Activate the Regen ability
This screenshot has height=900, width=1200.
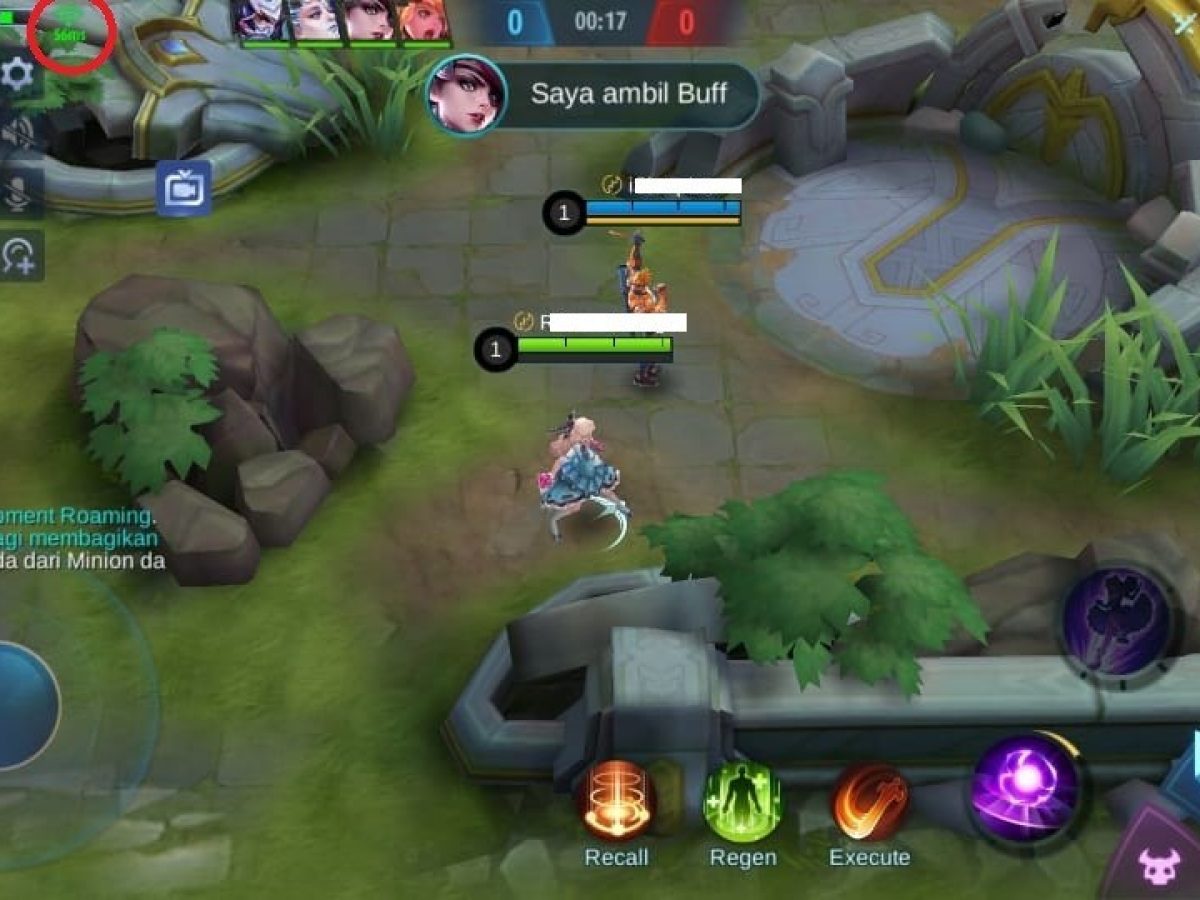click(x=743, y=800)
